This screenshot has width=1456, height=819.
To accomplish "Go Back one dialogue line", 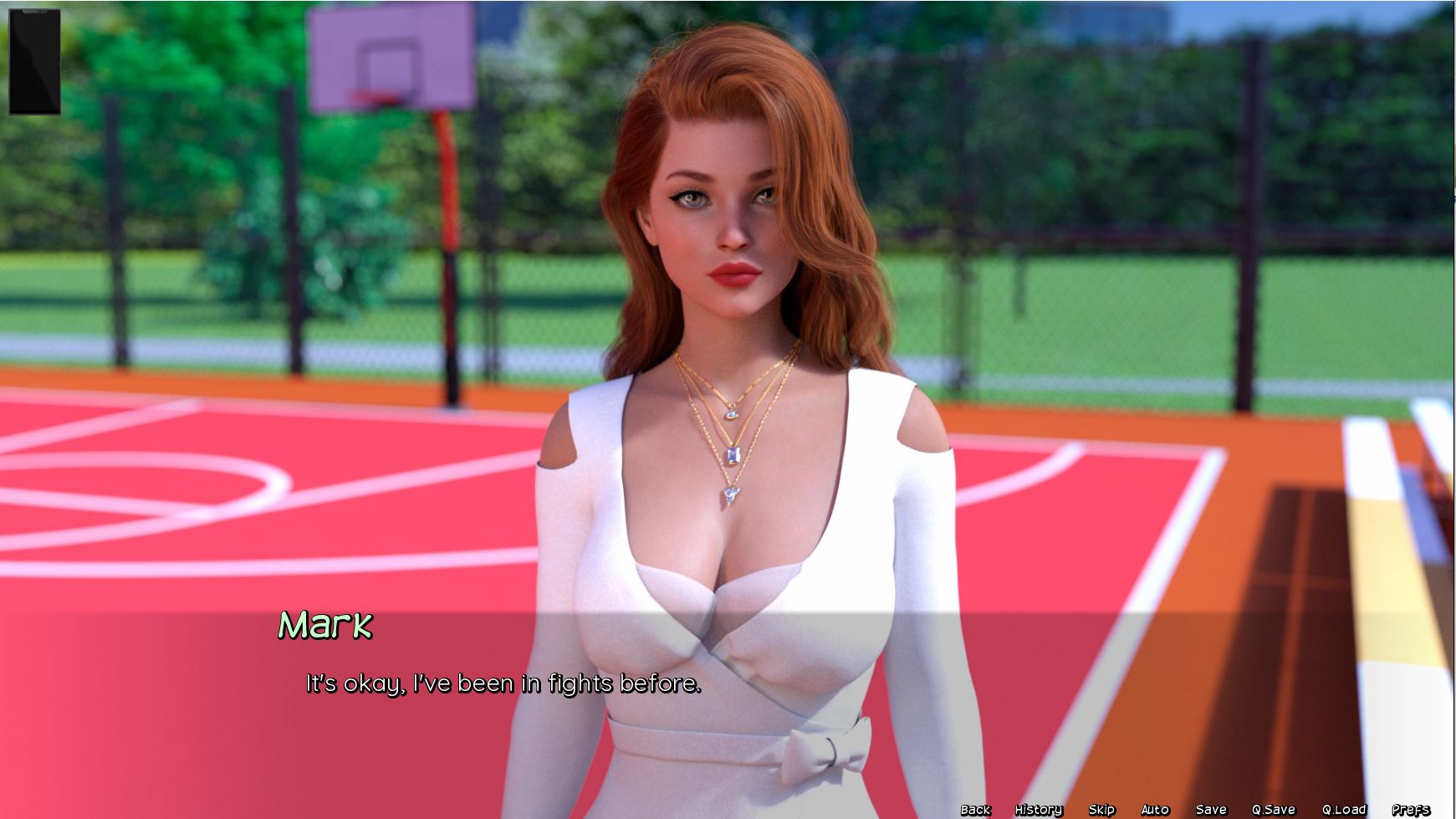I will 975,809.
